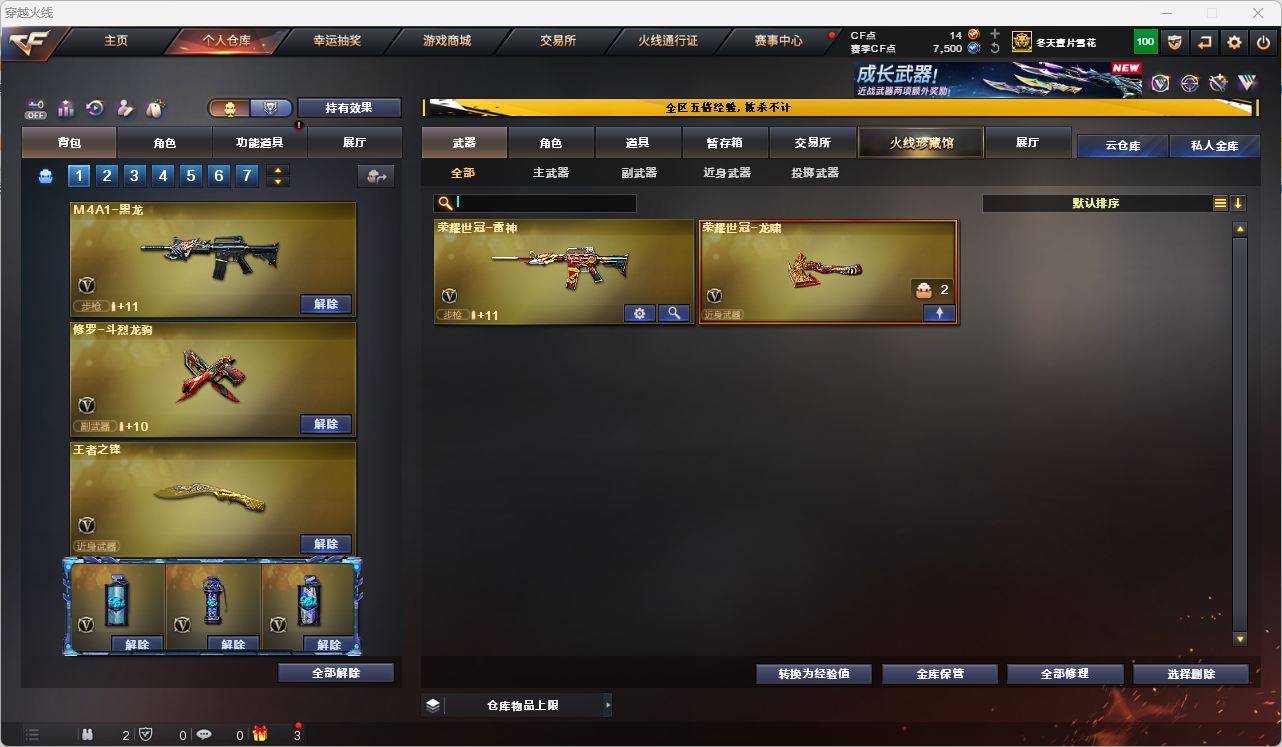Click the up arrow beside backpack page numbers
Screen dimensions: 1282x747
[x=278, y=169]
